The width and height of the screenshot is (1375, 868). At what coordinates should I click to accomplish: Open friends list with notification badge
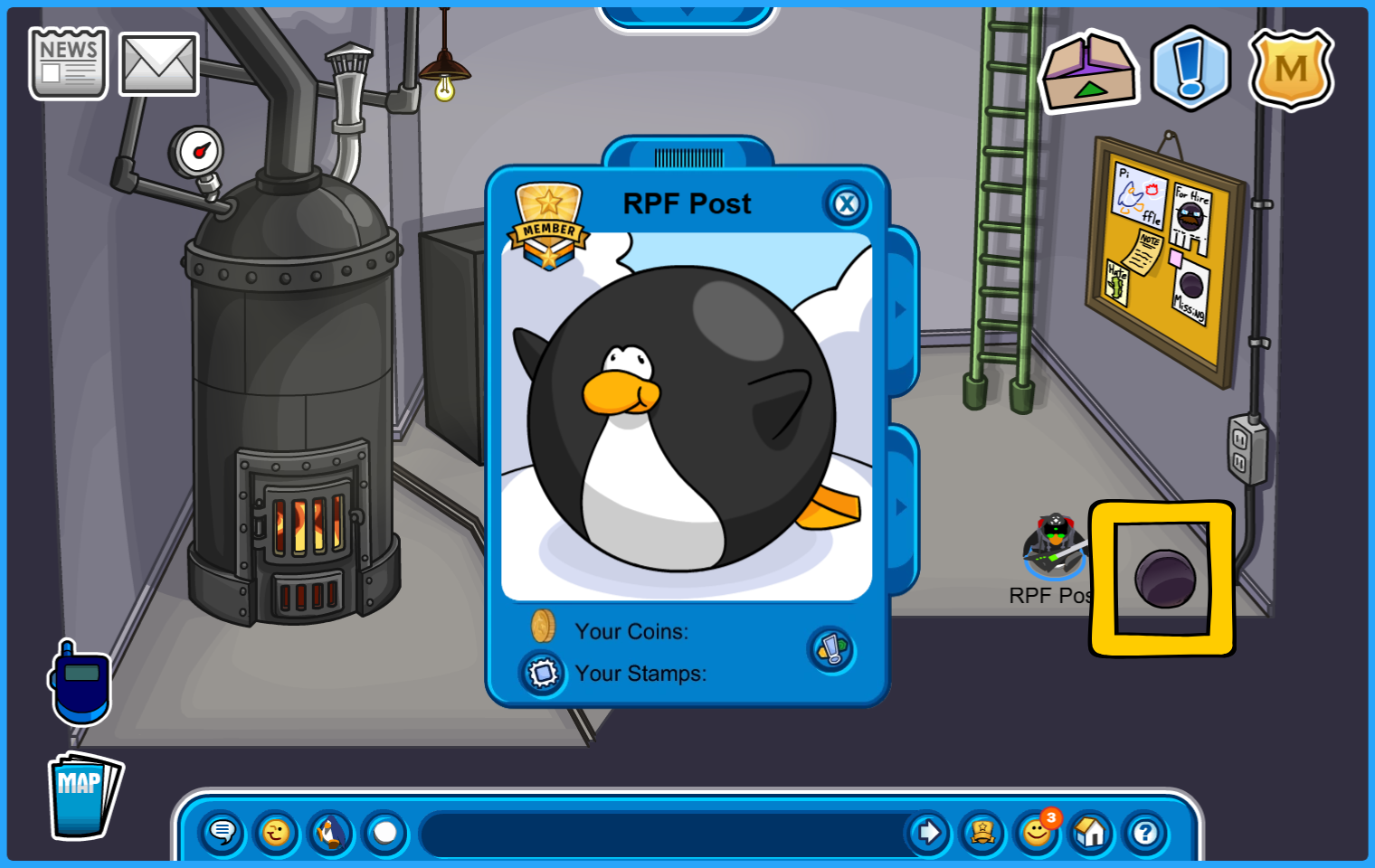[x=1037, y=832]
